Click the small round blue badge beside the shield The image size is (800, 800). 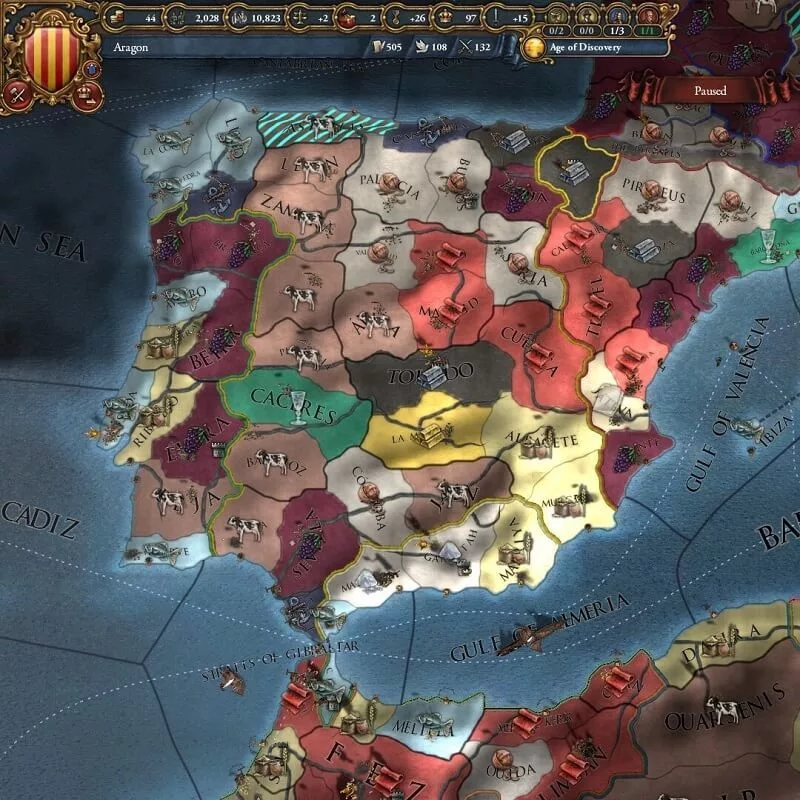tap(93, 68)
